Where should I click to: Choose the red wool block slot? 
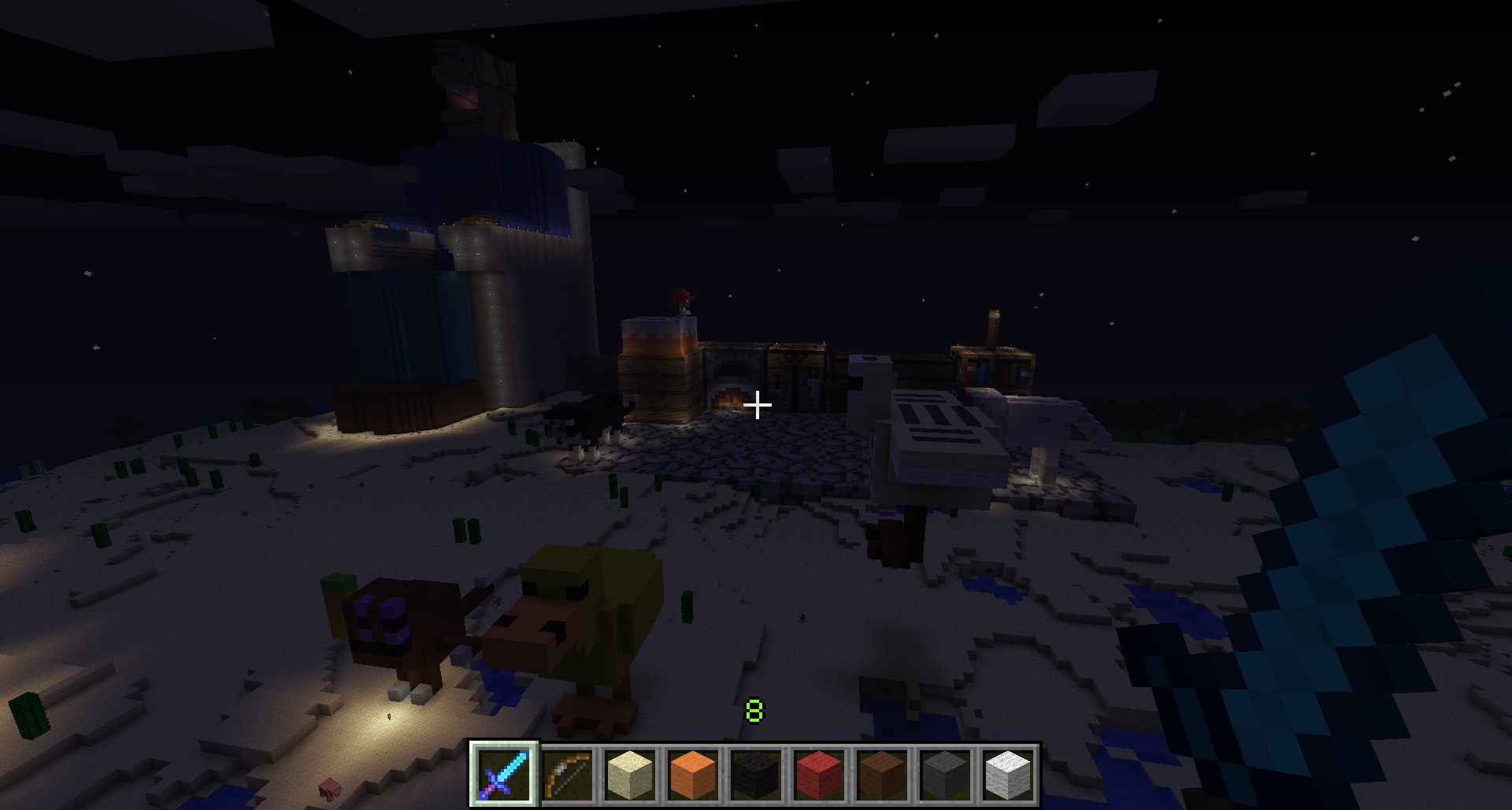click(819, 774)
